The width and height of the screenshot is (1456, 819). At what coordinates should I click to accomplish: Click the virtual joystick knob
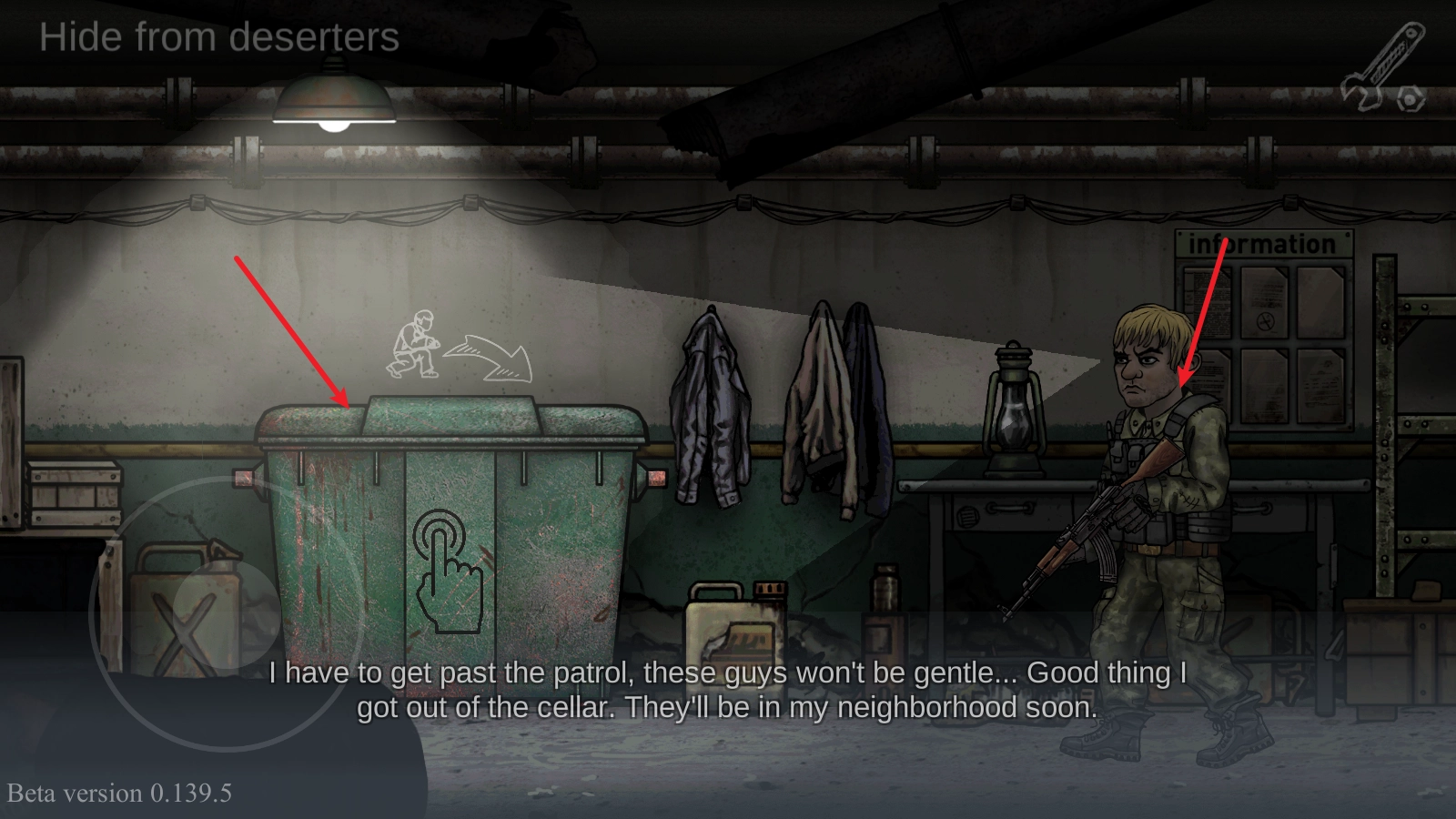(x=227, y=612)
